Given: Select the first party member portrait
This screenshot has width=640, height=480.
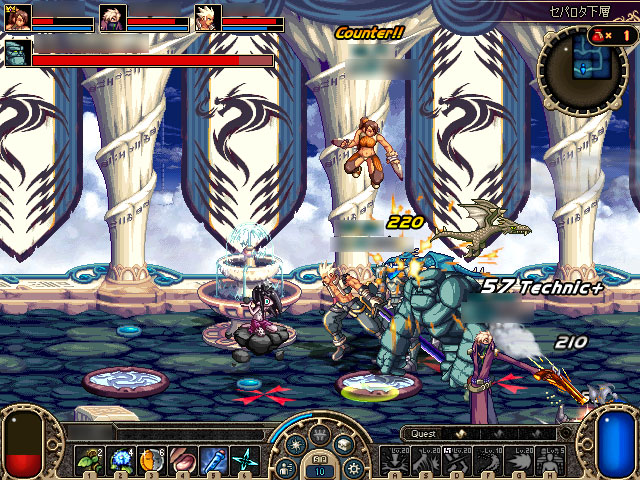Looking at the screenshot, I should point(18,18).
